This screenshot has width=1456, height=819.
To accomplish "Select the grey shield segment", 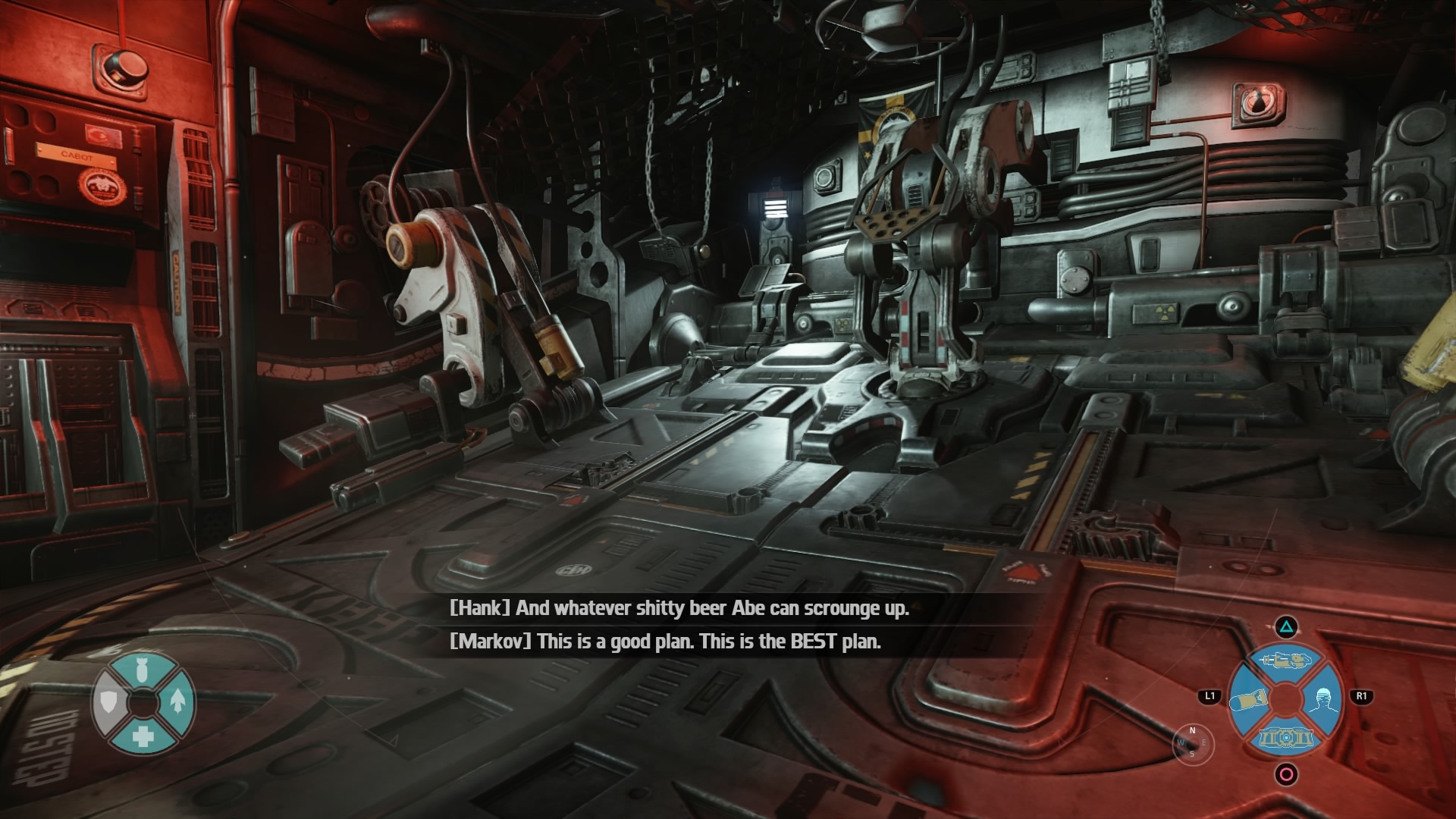I will click(x=108, y=702).
